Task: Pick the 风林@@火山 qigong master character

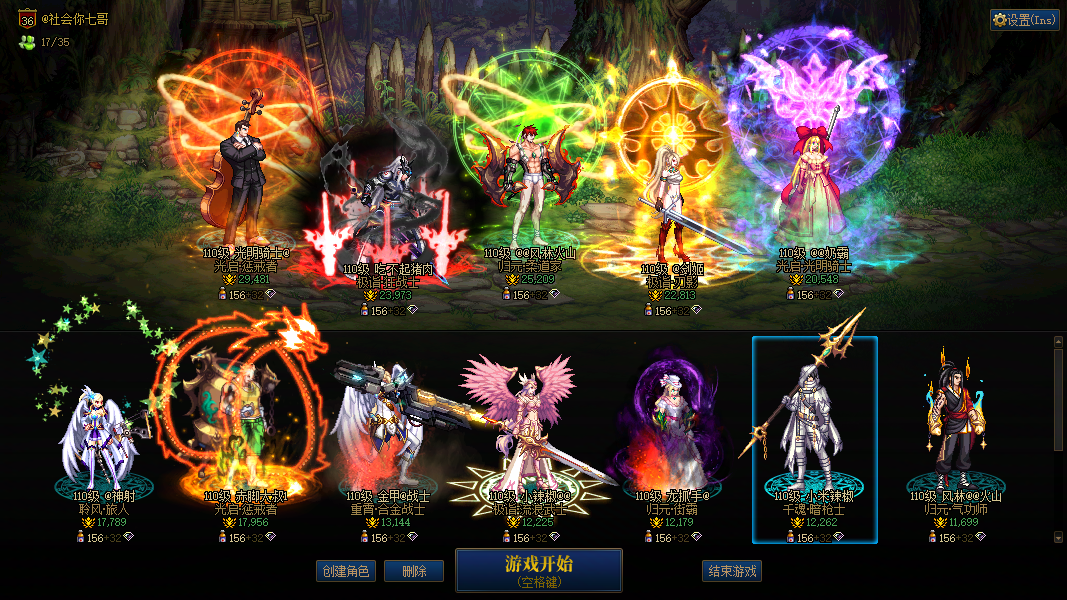Action: point(957,440)
